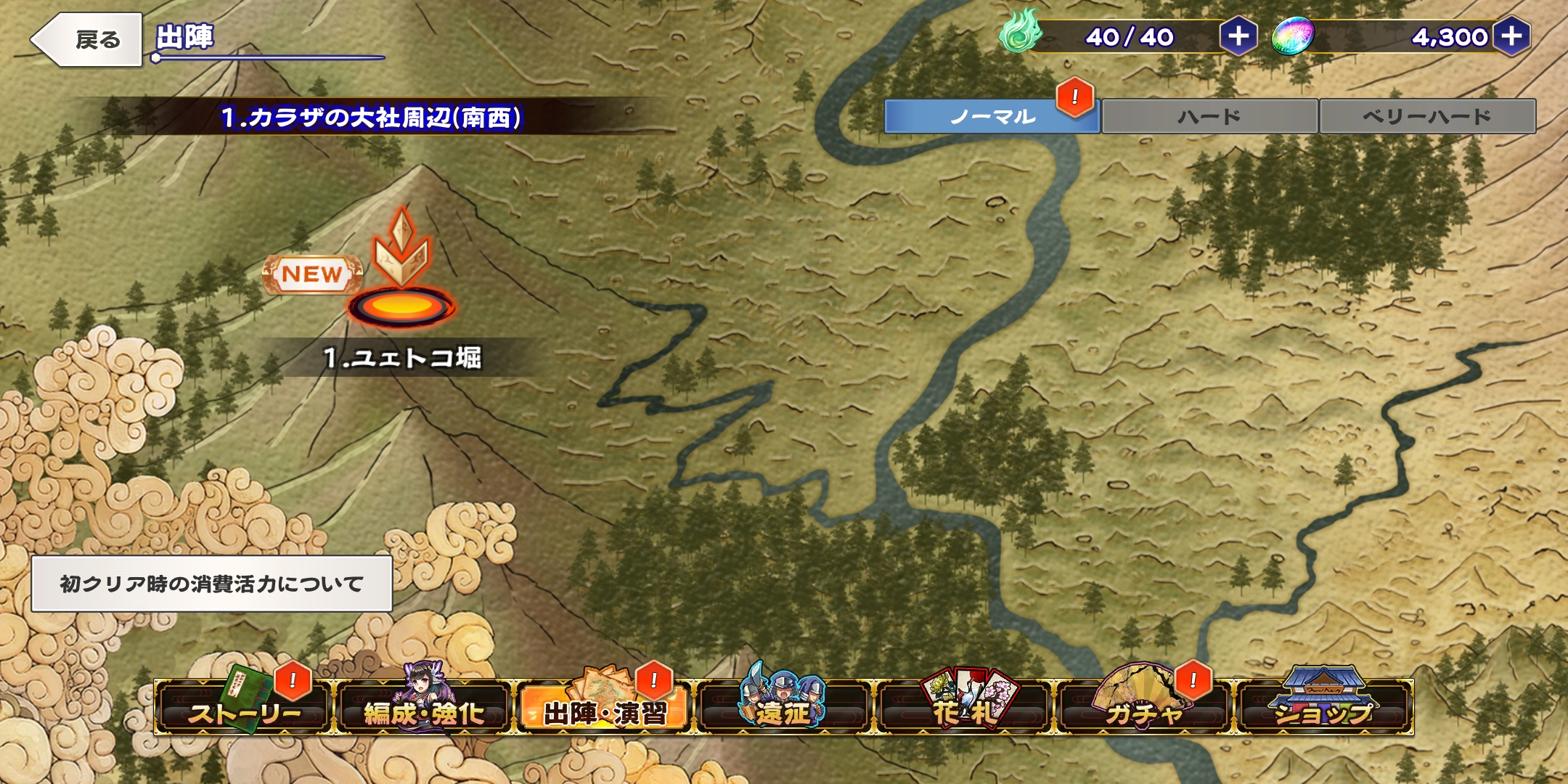Open the 遠征 expedition menu
Screen dimensions: 1568x784
click(x=784, y=708)
